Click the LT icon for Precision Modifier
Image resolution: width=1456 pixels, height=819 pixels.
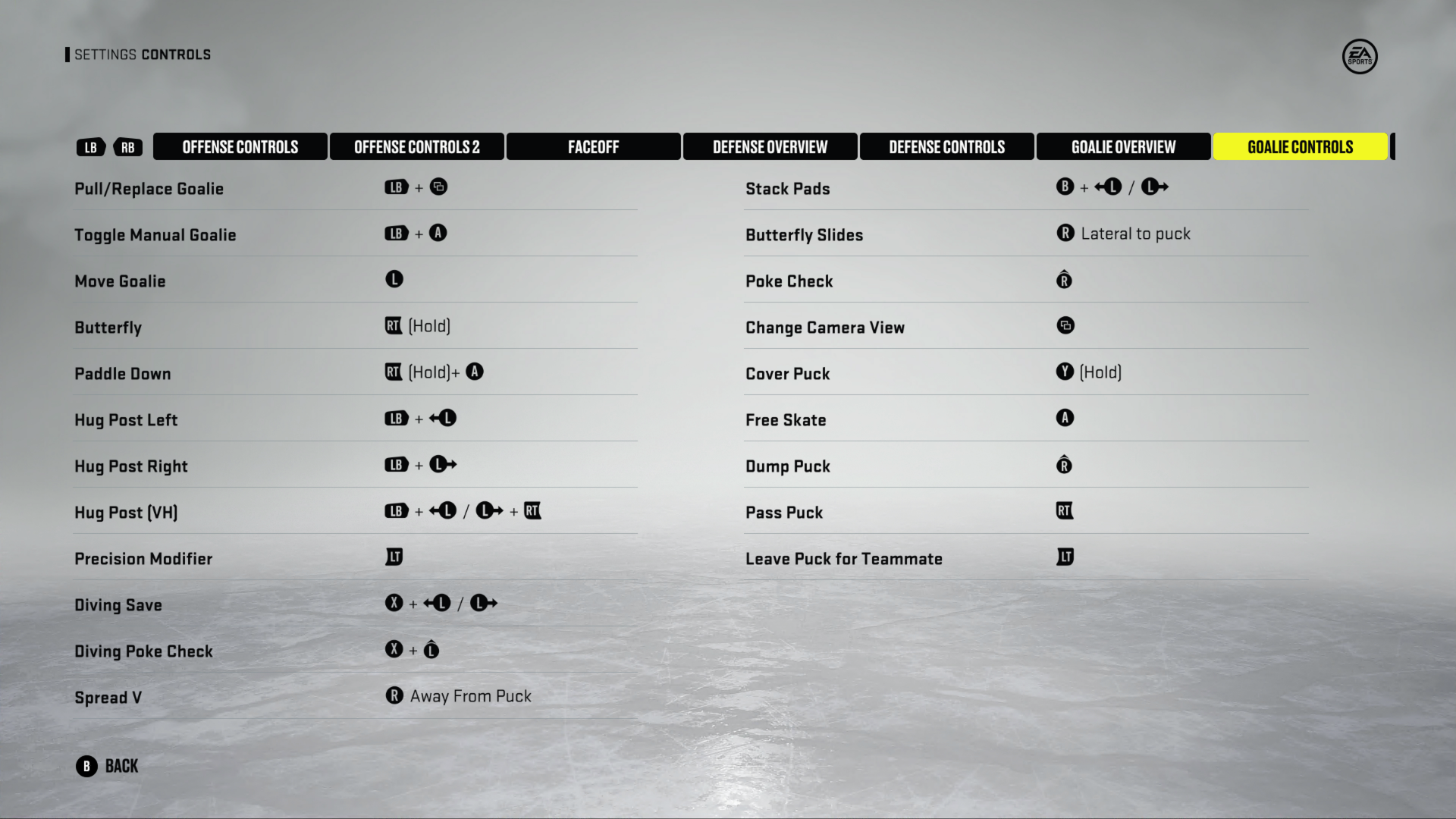click(393, 557)
